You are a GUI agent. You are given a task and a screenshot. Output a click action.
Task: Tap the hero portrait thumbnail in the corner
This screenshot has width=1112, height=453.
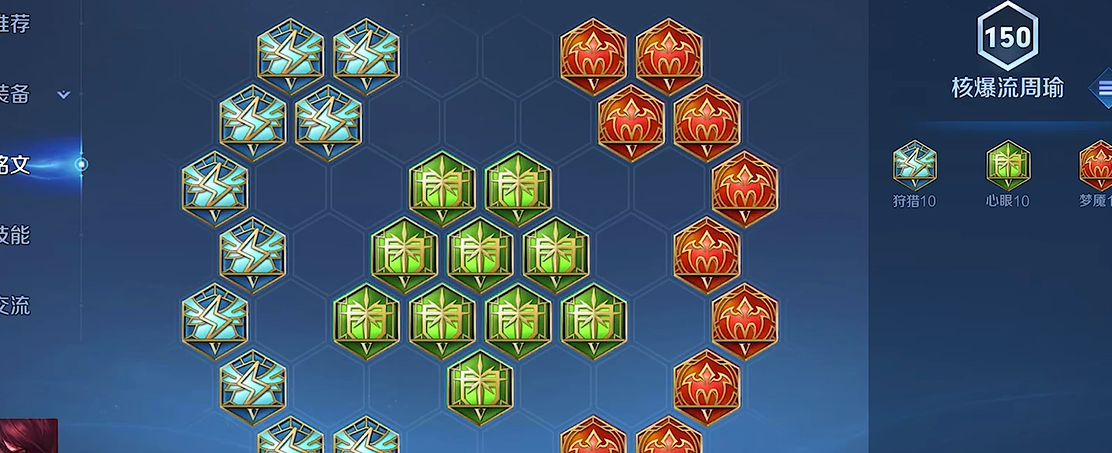click(28, 436)
